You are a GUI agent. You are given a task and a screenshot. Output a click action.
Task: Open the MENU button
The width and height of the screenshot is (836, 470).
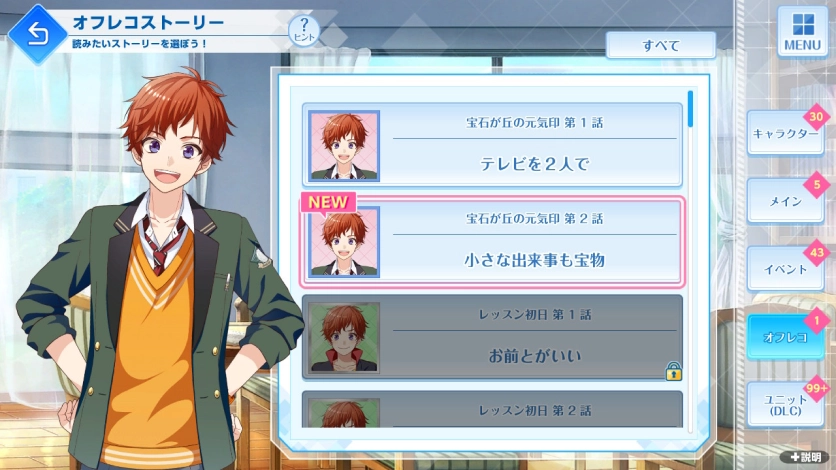[x=802, y=33]
